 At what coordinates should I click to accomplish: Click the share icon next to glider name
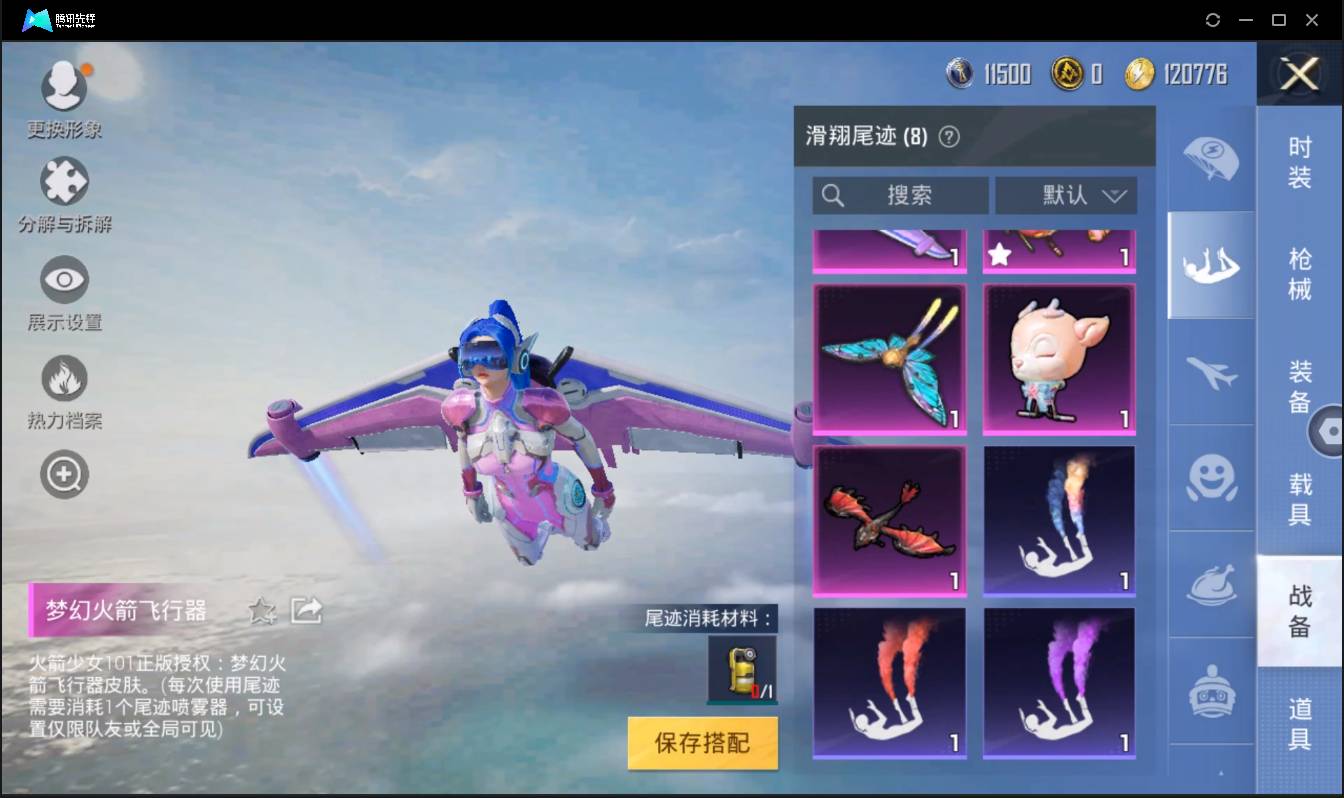tap(306, 610)
